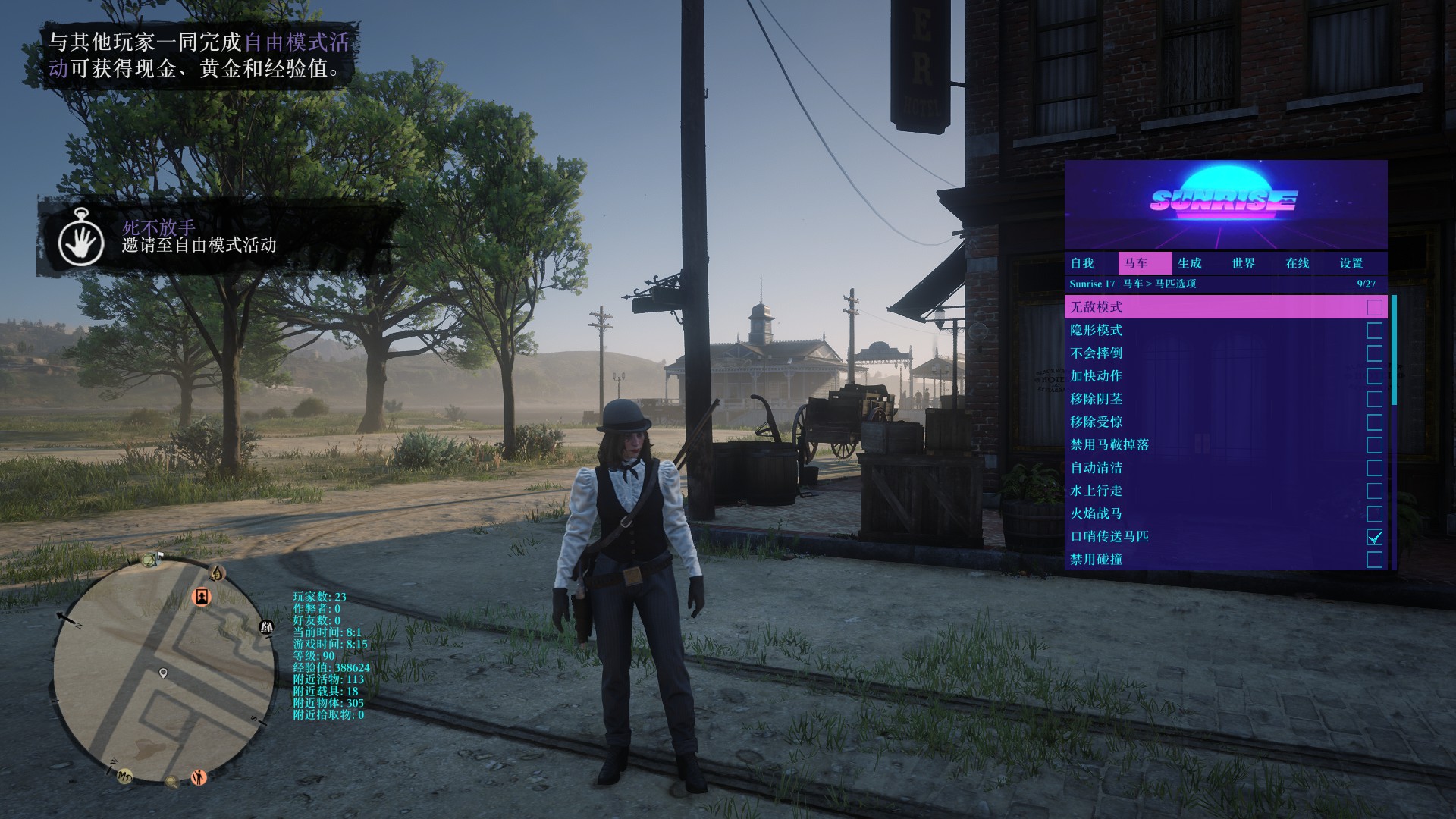Select the 死不放手 free mode invitation
The width and height of the screenshot is (1456, 819).
click(x=199, y=237)
